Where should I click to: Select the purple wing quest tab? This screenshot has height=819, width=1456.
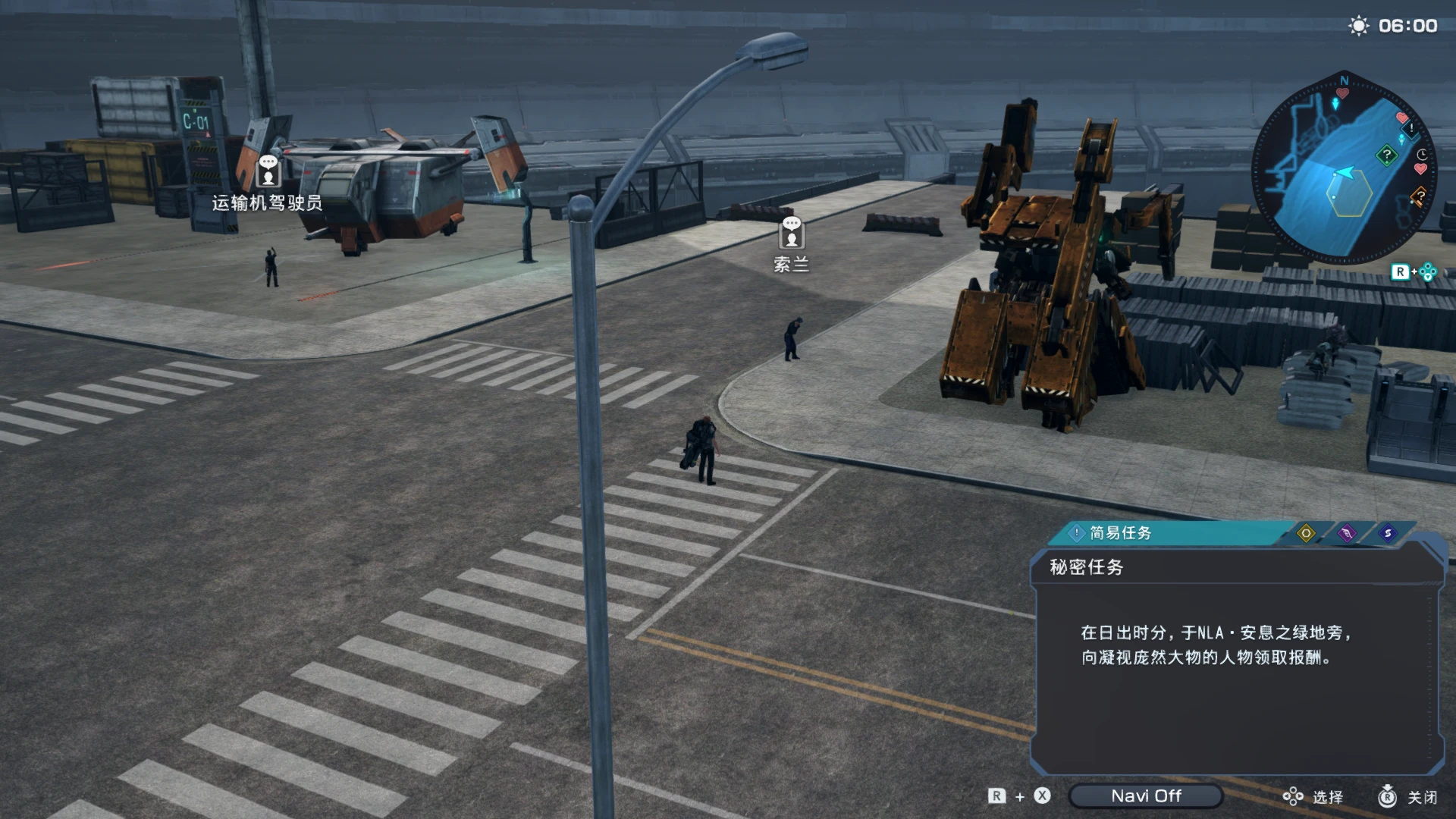(1347, 533)
